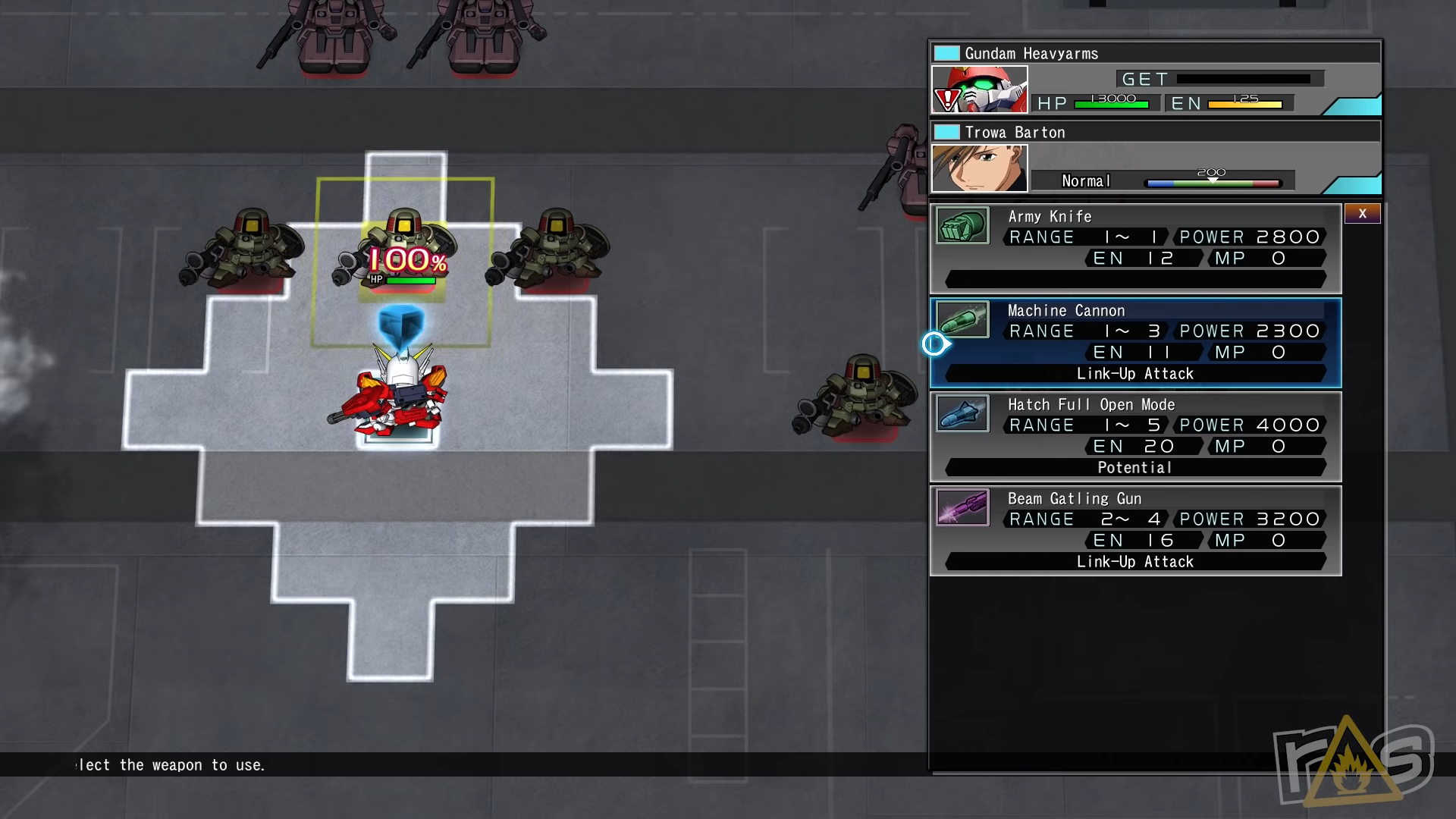
Task: Close the weapon list with the X button
Action: pyautogui.click(x=1363, y=214)
